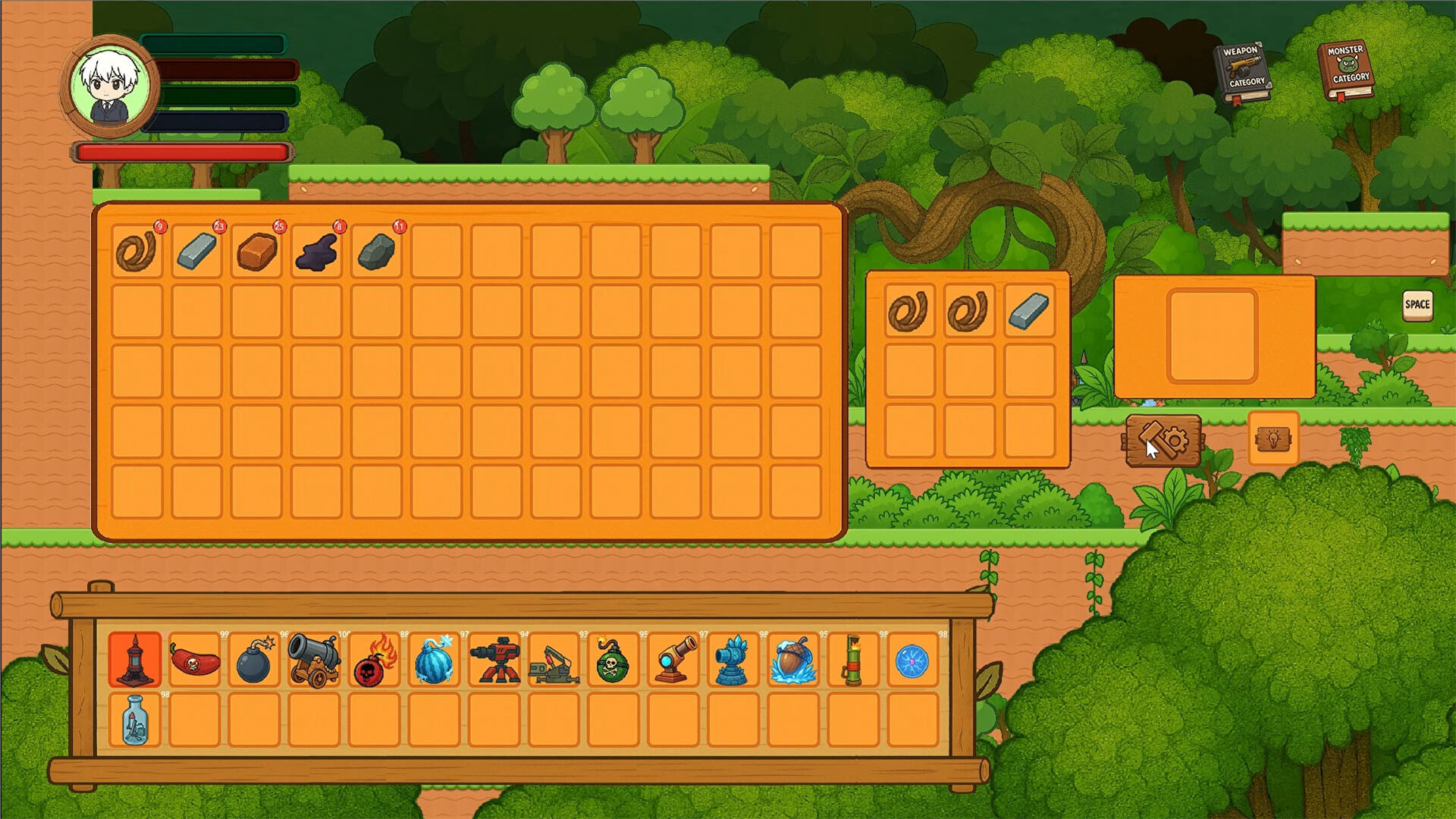Viewport: 1456px width, 819px height.
Task: Click the red health bar
Action: tap(182, 152)
